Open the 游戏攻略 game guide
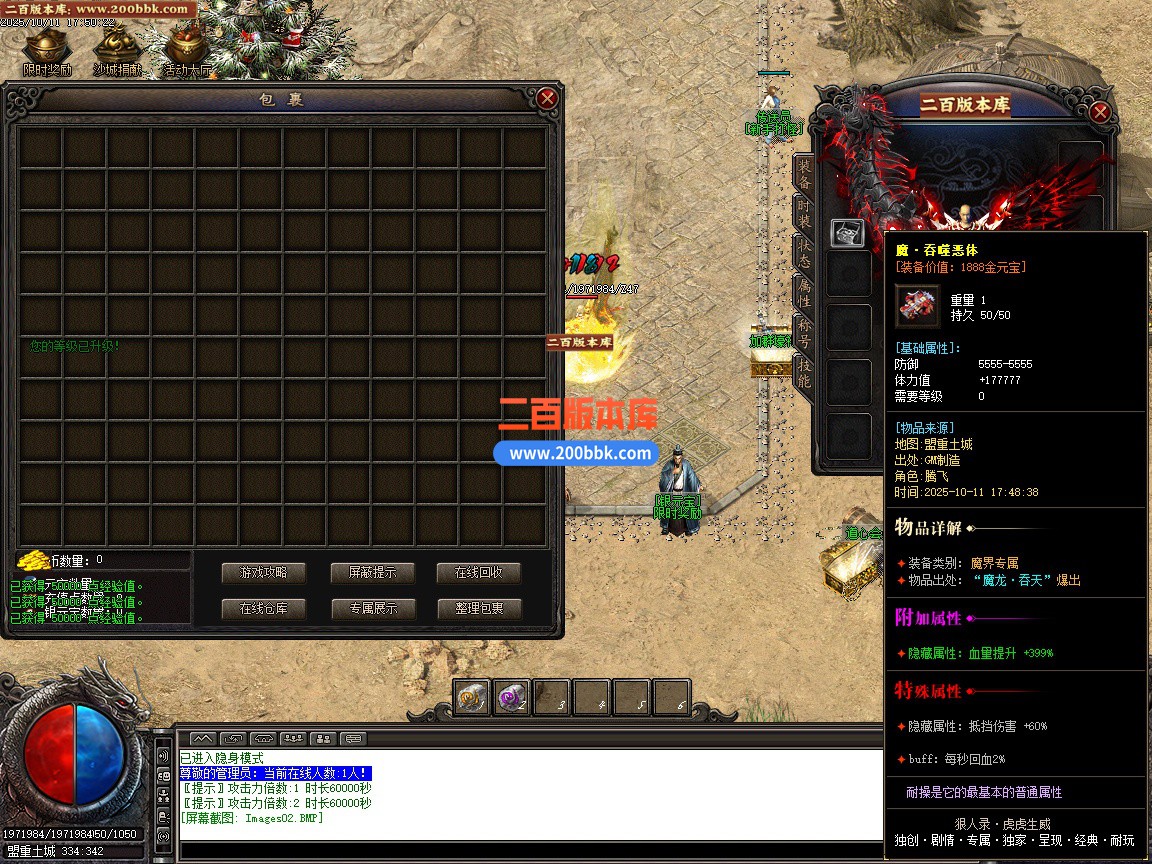This screenshot has height=864, width=1152. tap(263, 573)
